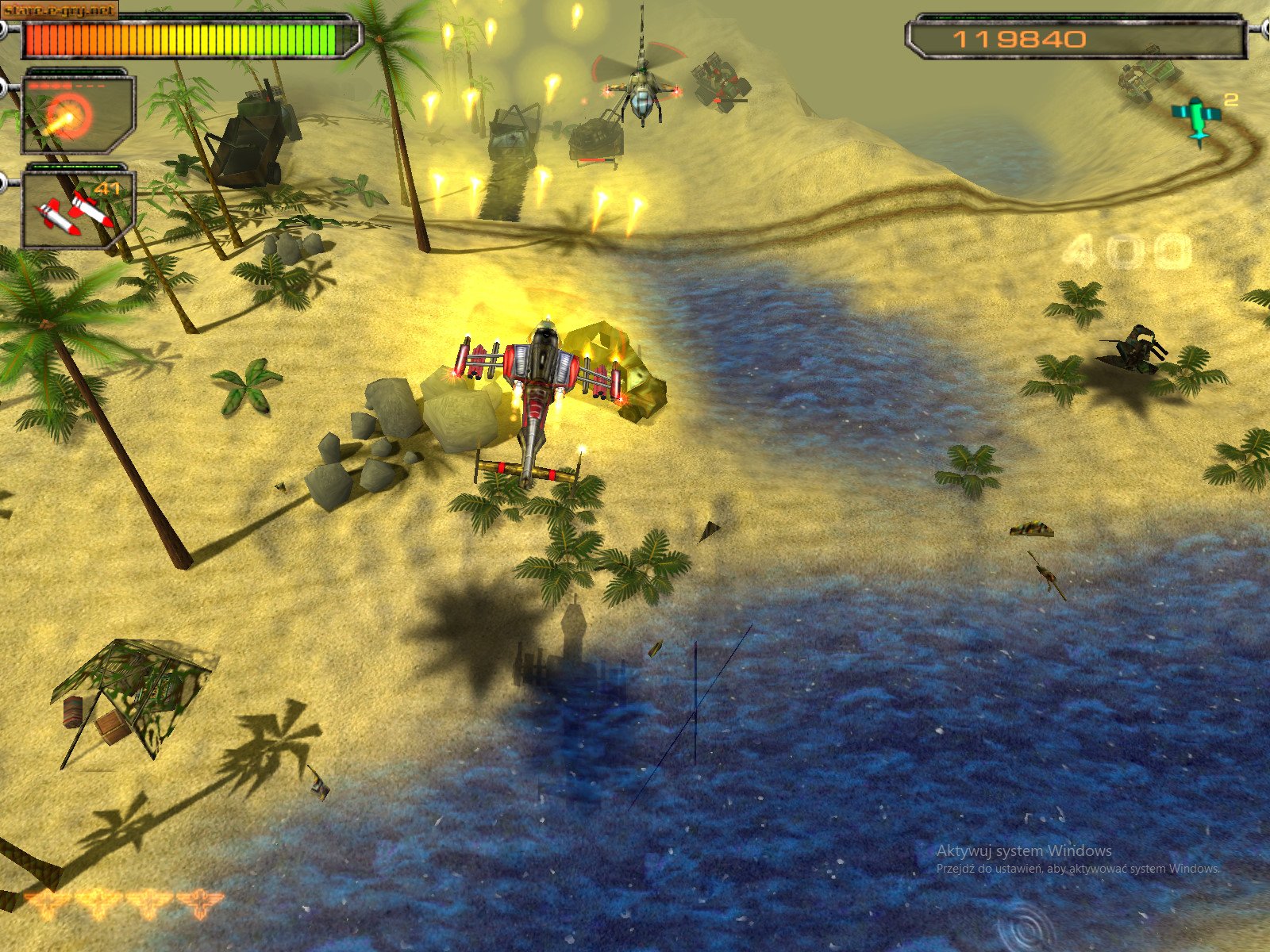Click the 119840 score counter panel
Image resolution: width=1270 pixels, height=952 pixels.
tap(1018, 38)
